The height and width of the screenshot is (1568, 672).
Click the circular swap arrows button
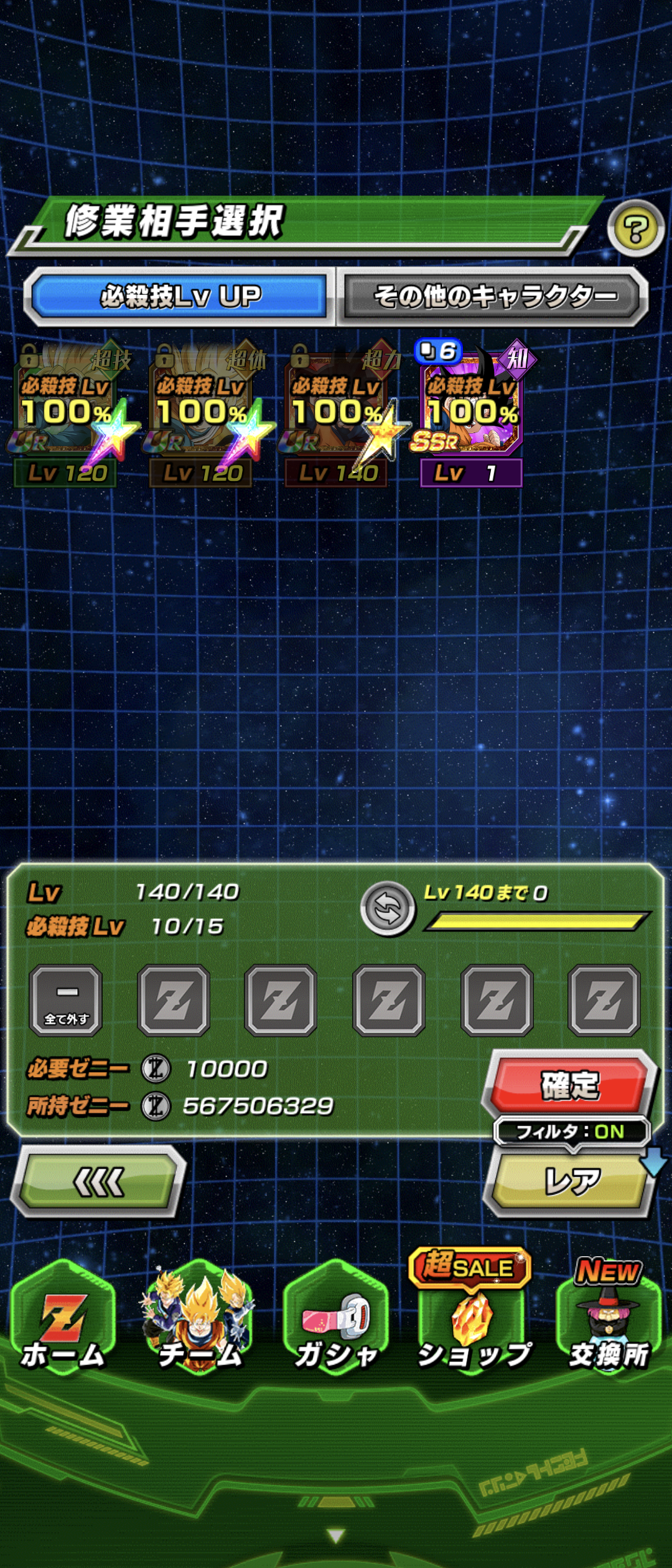click(x=388, y=909)
